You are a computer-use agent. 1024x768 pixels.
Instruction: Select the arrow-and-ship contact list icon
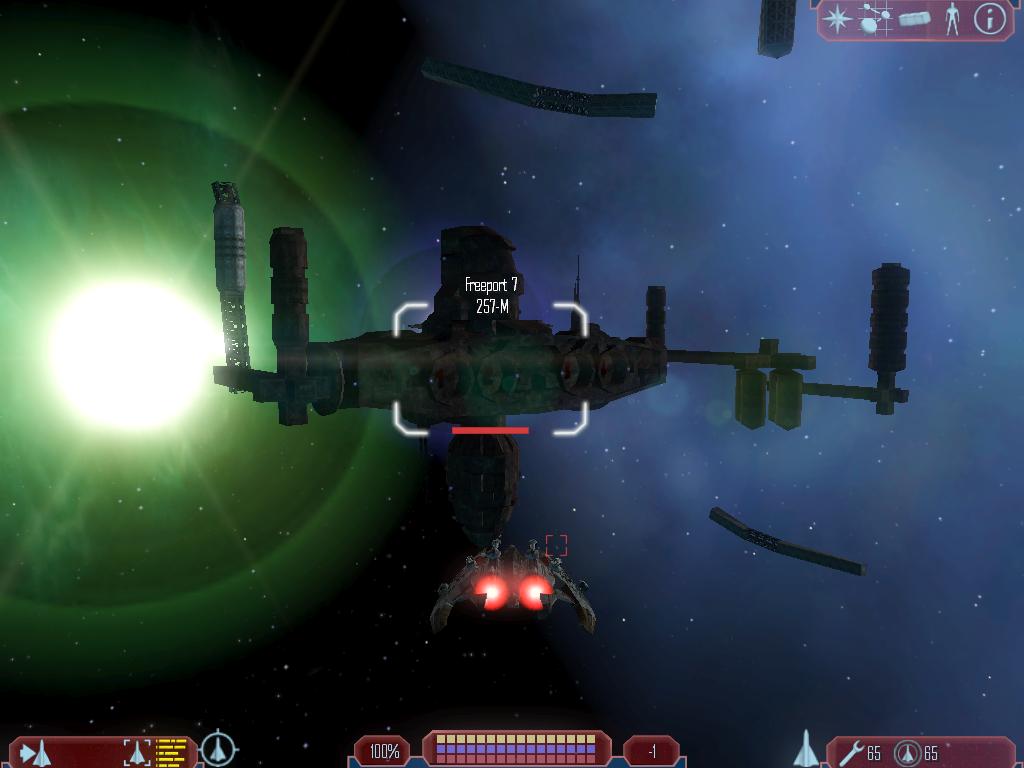click(x=35, y=752)
